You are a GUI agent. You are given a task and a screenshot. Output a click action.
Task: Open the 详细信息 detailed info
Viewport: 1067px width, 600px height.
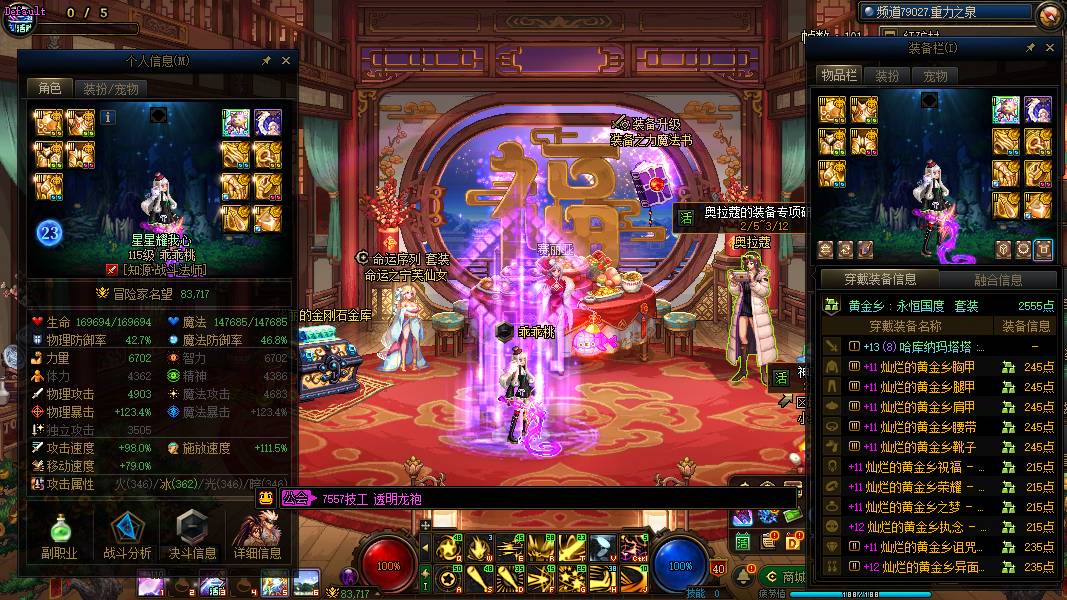[x=257, y=536]
